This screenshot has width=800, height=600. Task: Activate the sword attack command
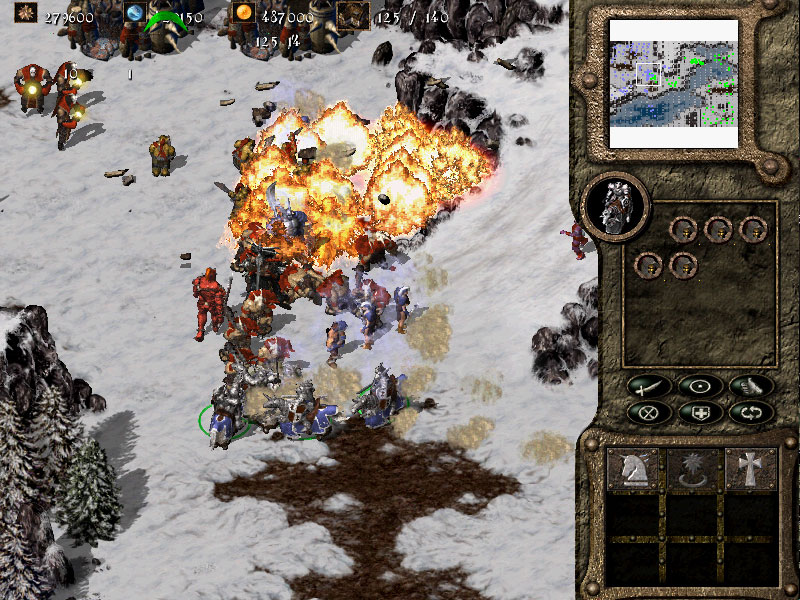click(647, 386)
